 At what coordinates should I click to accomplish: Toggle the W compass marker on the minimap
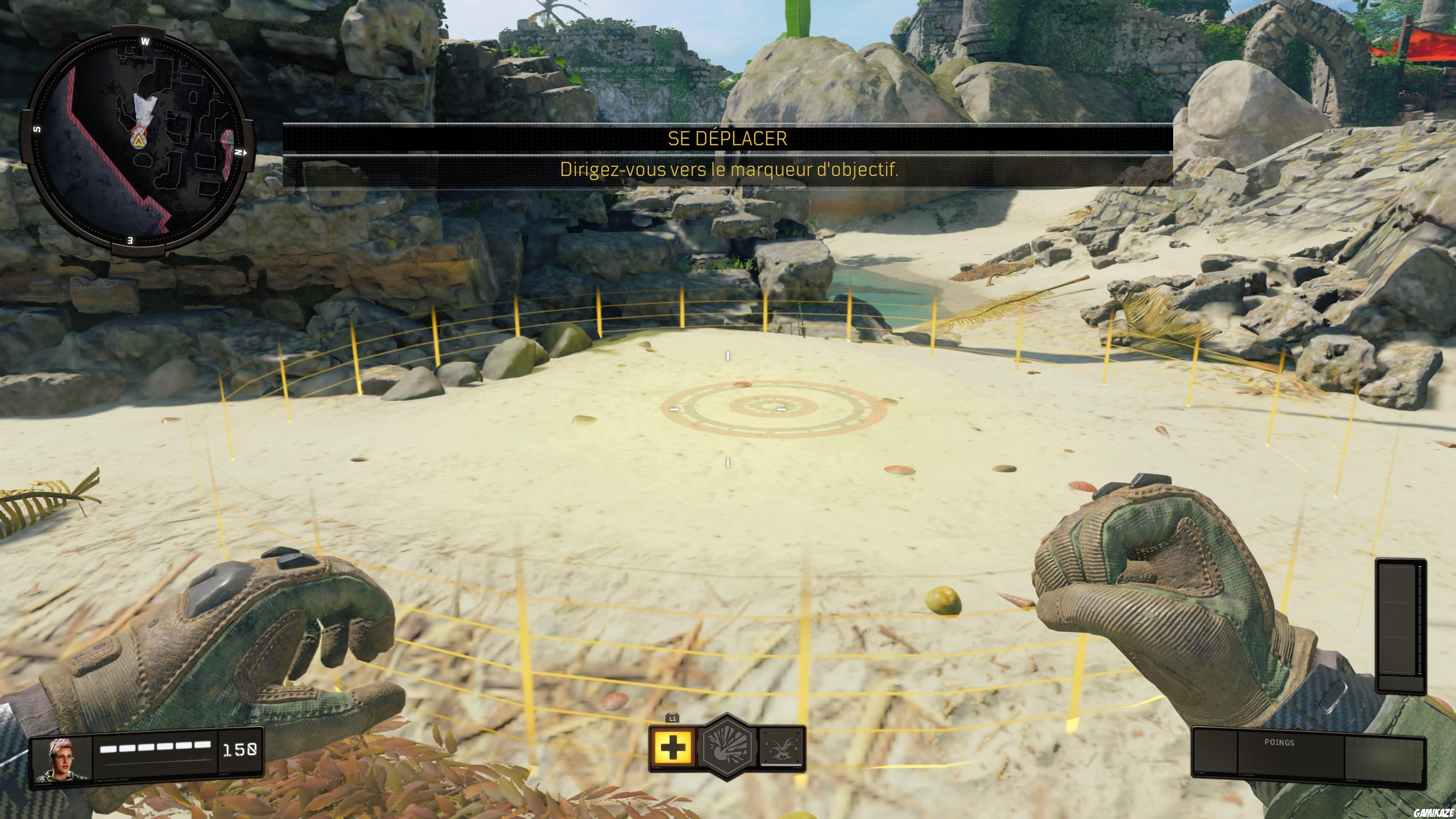146,41
